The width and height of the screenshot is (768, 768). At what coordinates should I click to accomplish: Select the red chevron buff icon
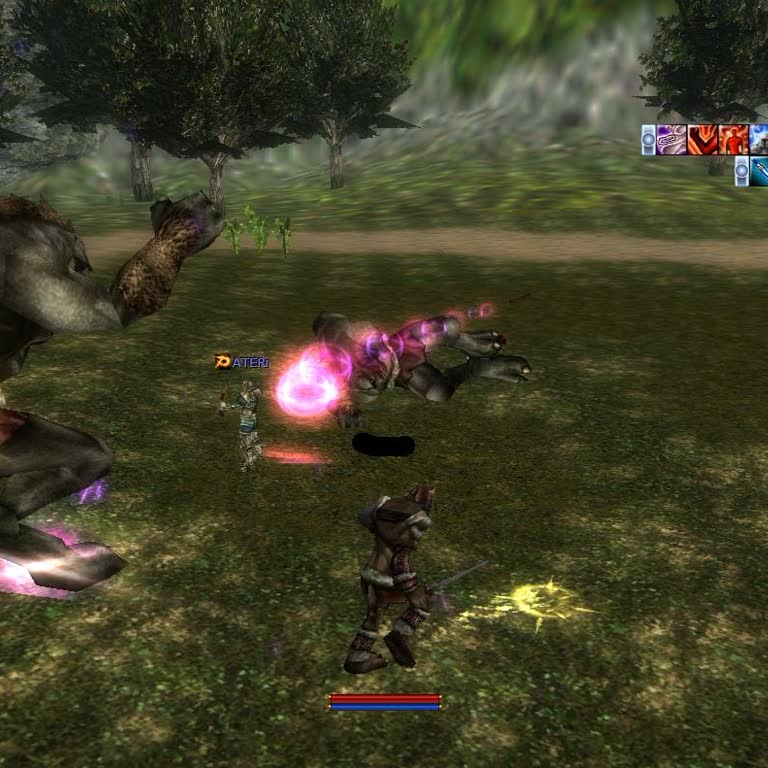(702, 139)
